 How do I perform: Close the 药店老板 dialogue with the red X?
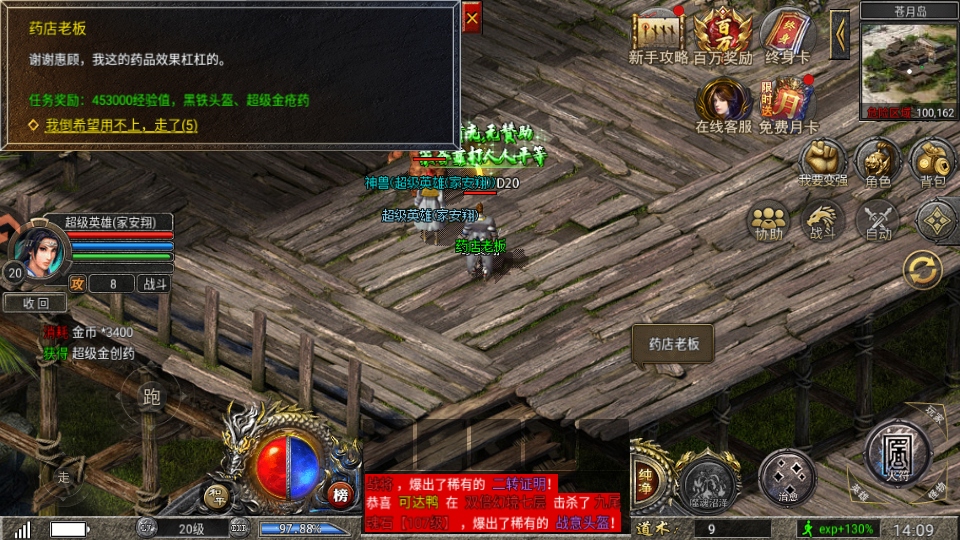point(472,18)
